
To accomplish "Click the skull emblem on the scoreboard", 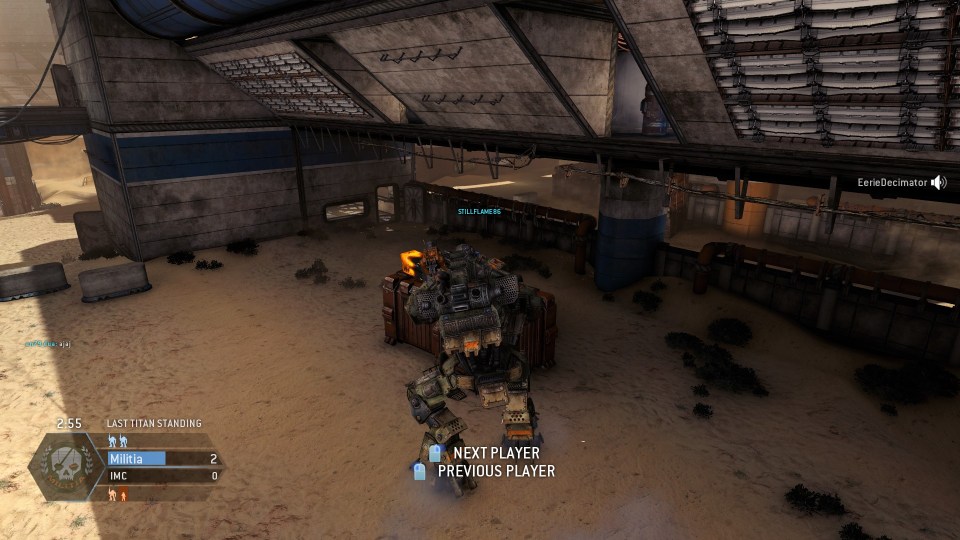I will [x=68, y=466].
